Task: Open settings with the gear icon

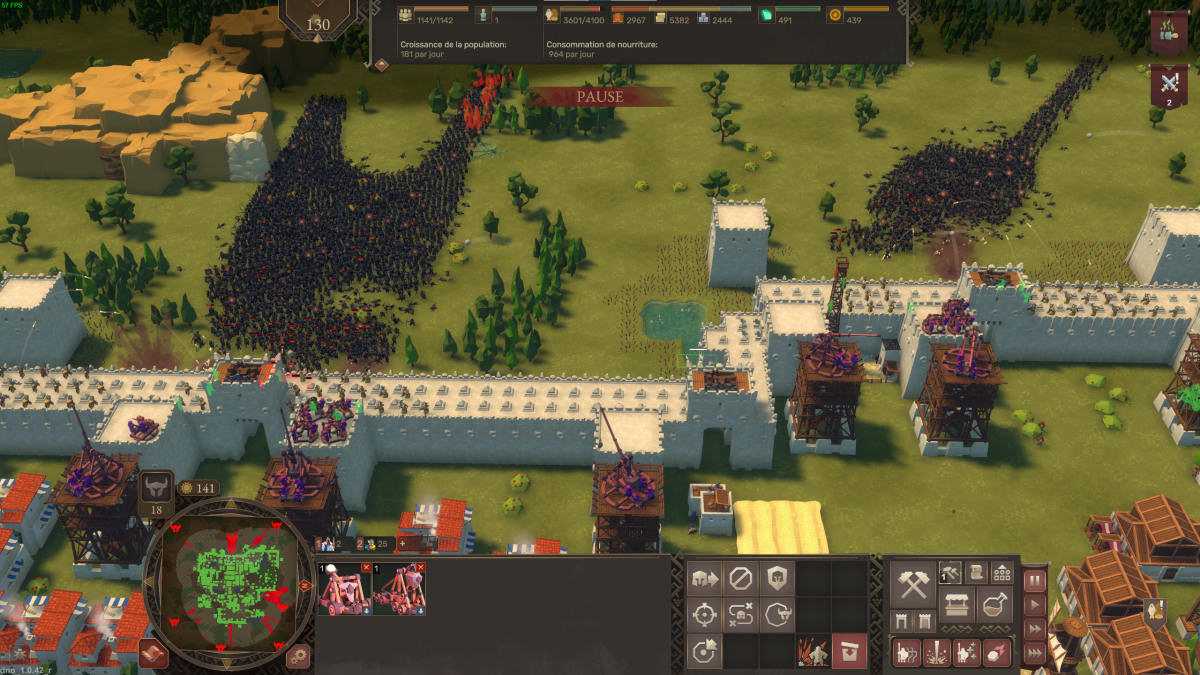Action: [x=297, y=657]
